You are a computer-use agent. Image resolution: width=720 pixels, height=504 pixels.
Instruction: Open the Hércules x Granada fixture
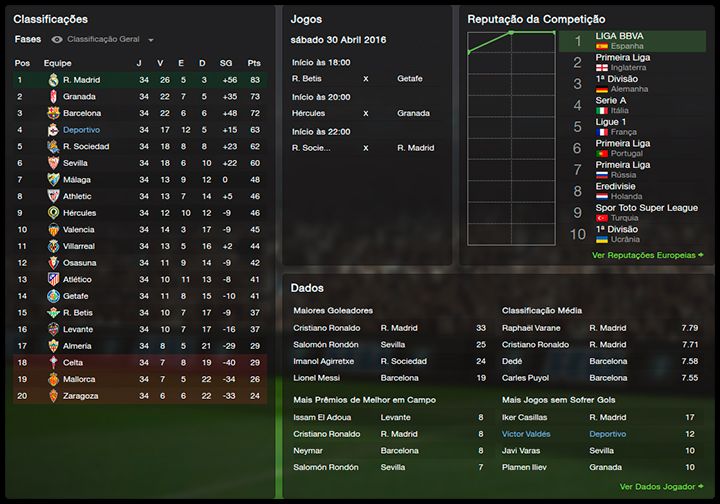pos(366,113)
